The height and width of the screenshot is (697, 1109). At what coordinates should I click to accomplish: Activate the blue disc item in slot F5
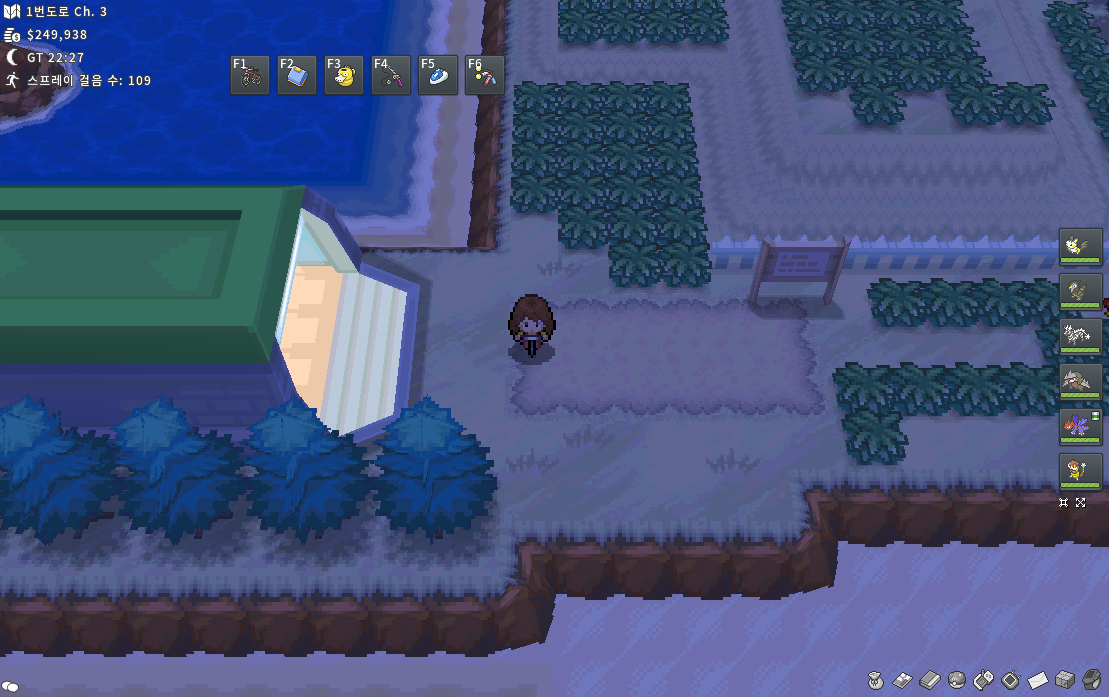coord(438,75)
